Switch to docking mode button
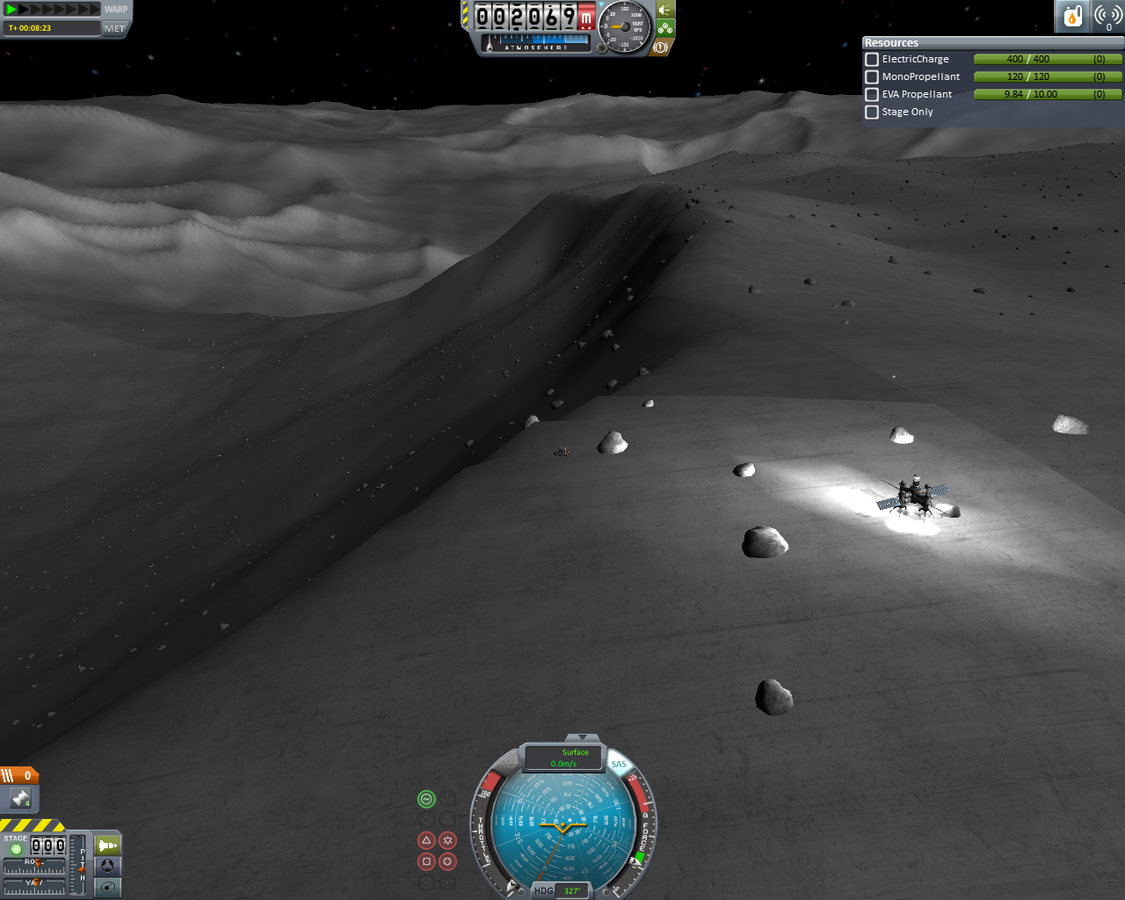 [x=107, y=865]
